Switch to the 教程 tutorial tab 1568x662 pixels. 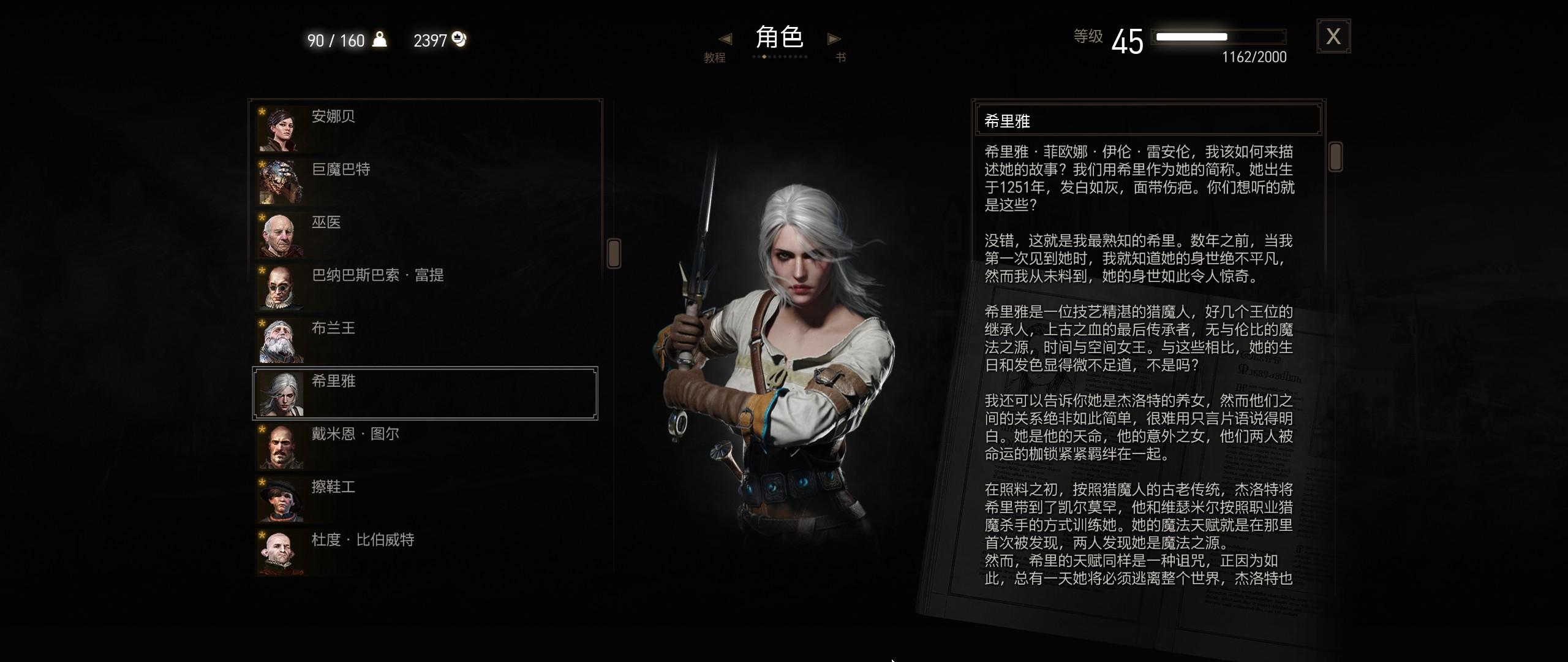click(x=715, y=58)
